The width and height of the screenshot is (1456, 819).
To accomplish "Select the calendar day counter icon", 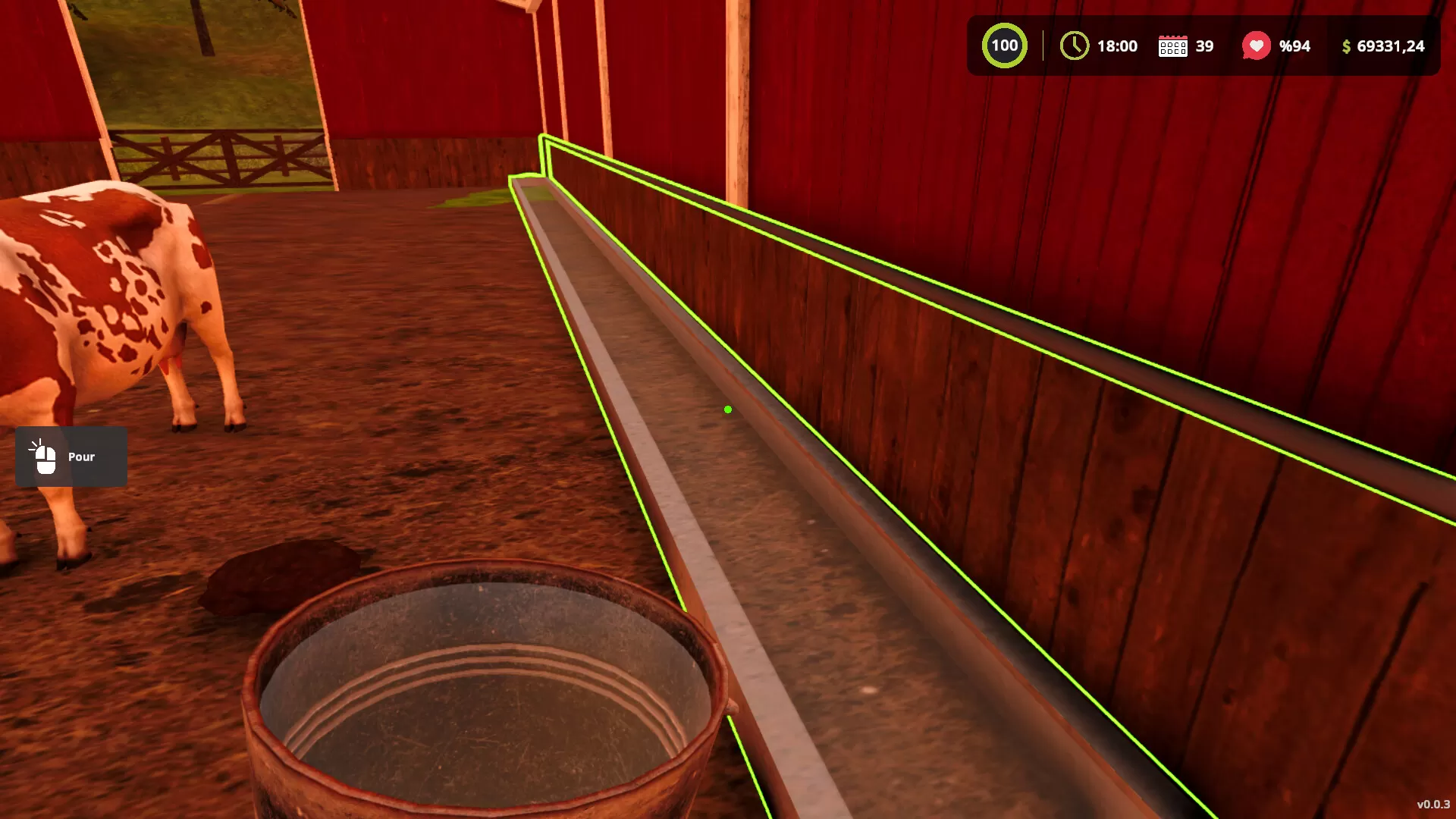I will click(x=1173, y=46).
